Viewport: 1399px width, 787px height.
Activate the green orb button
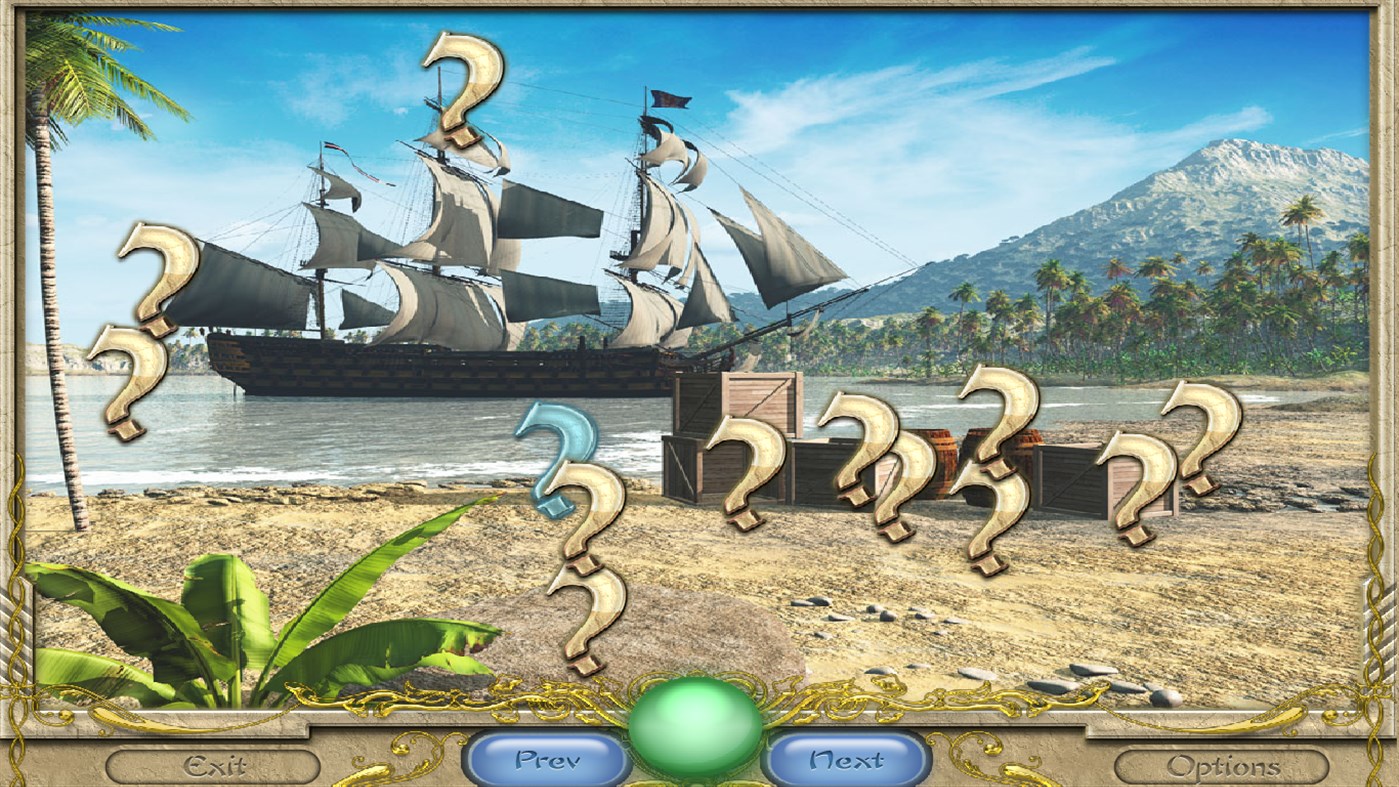point(695,726)
